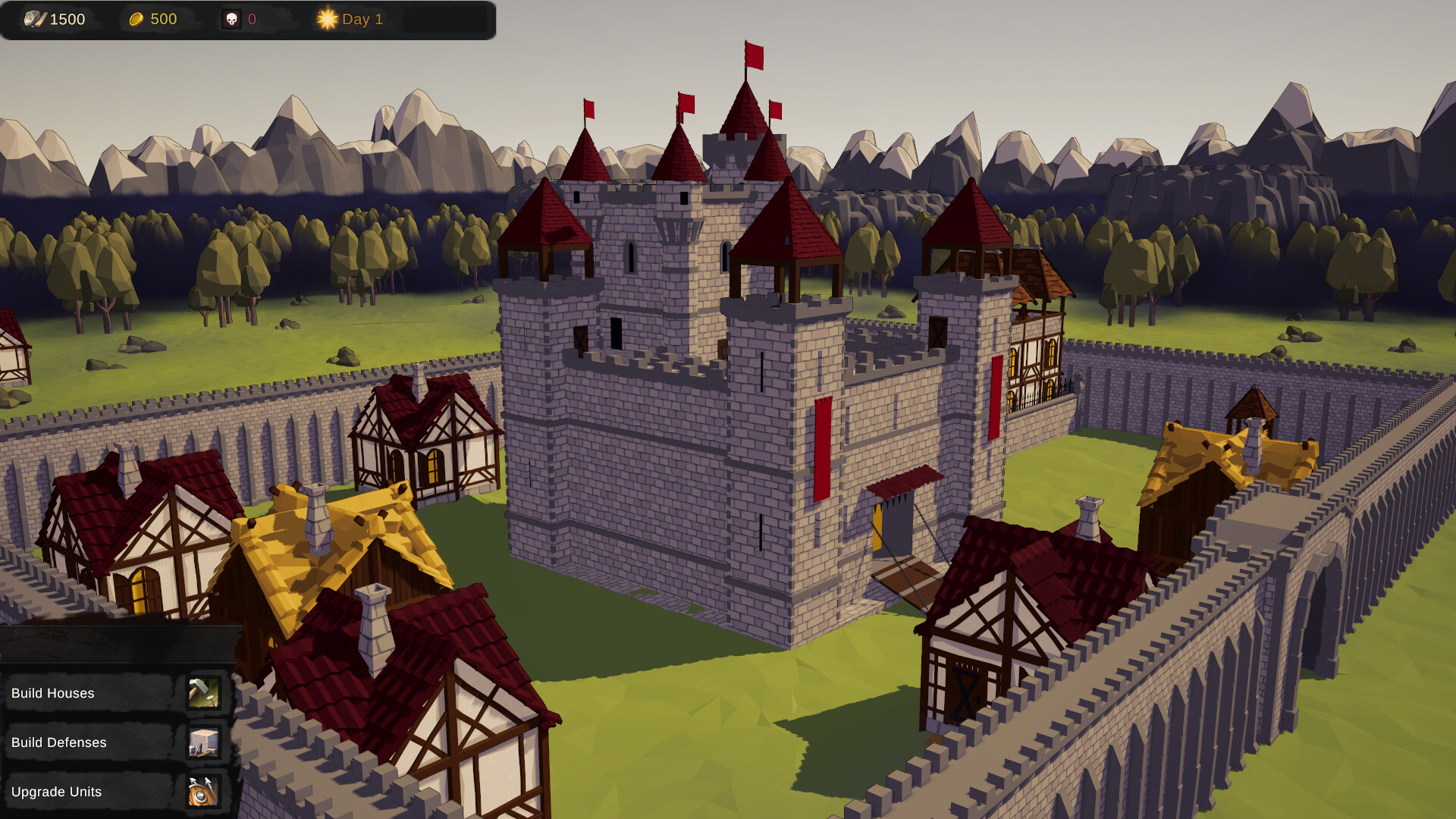Screen dimensions: 1456x819
Task: Click the stone resource icon showing 1500
Action: [x=34, y=19]
